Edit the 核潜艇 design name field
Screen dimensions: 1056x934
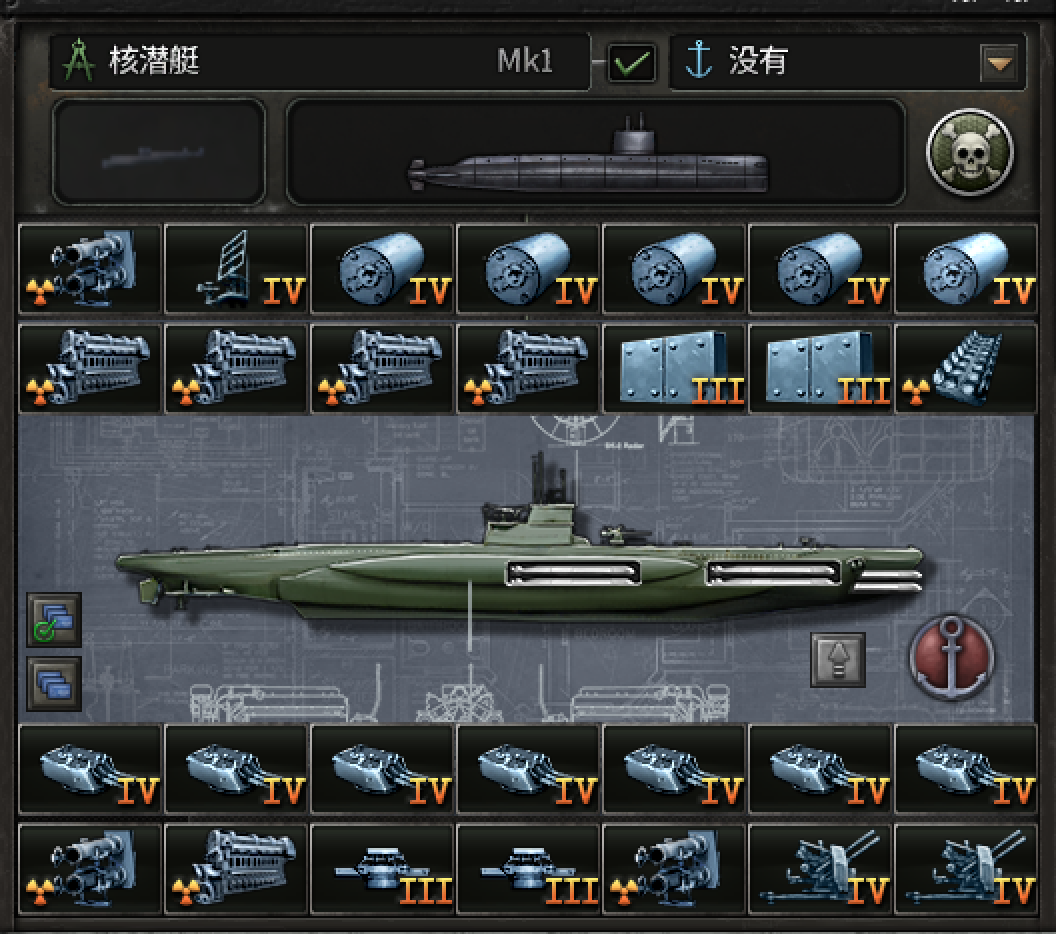coord(320,62)
